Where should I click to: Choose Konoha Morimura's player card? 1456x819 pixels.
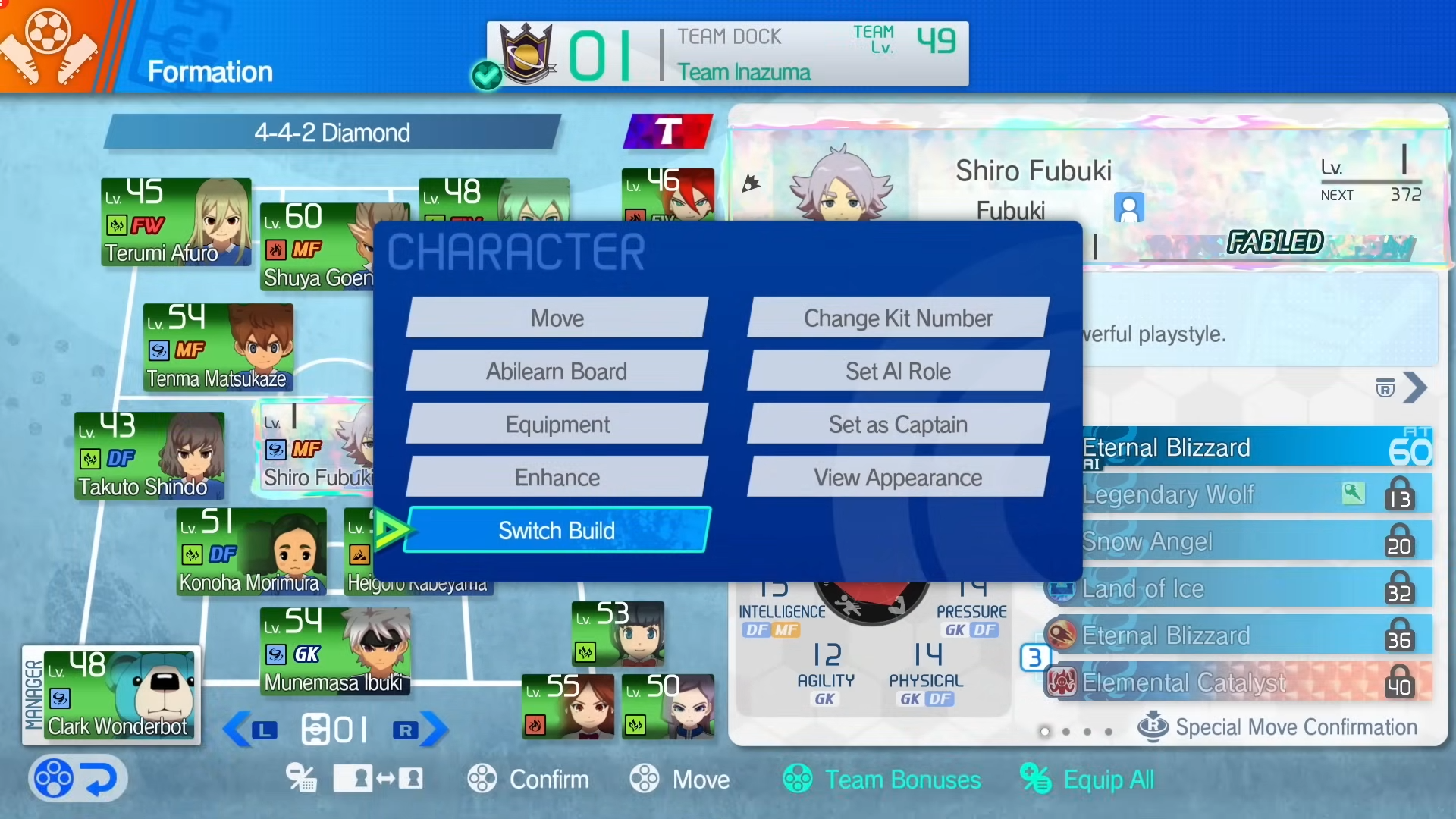coord(251,552)
